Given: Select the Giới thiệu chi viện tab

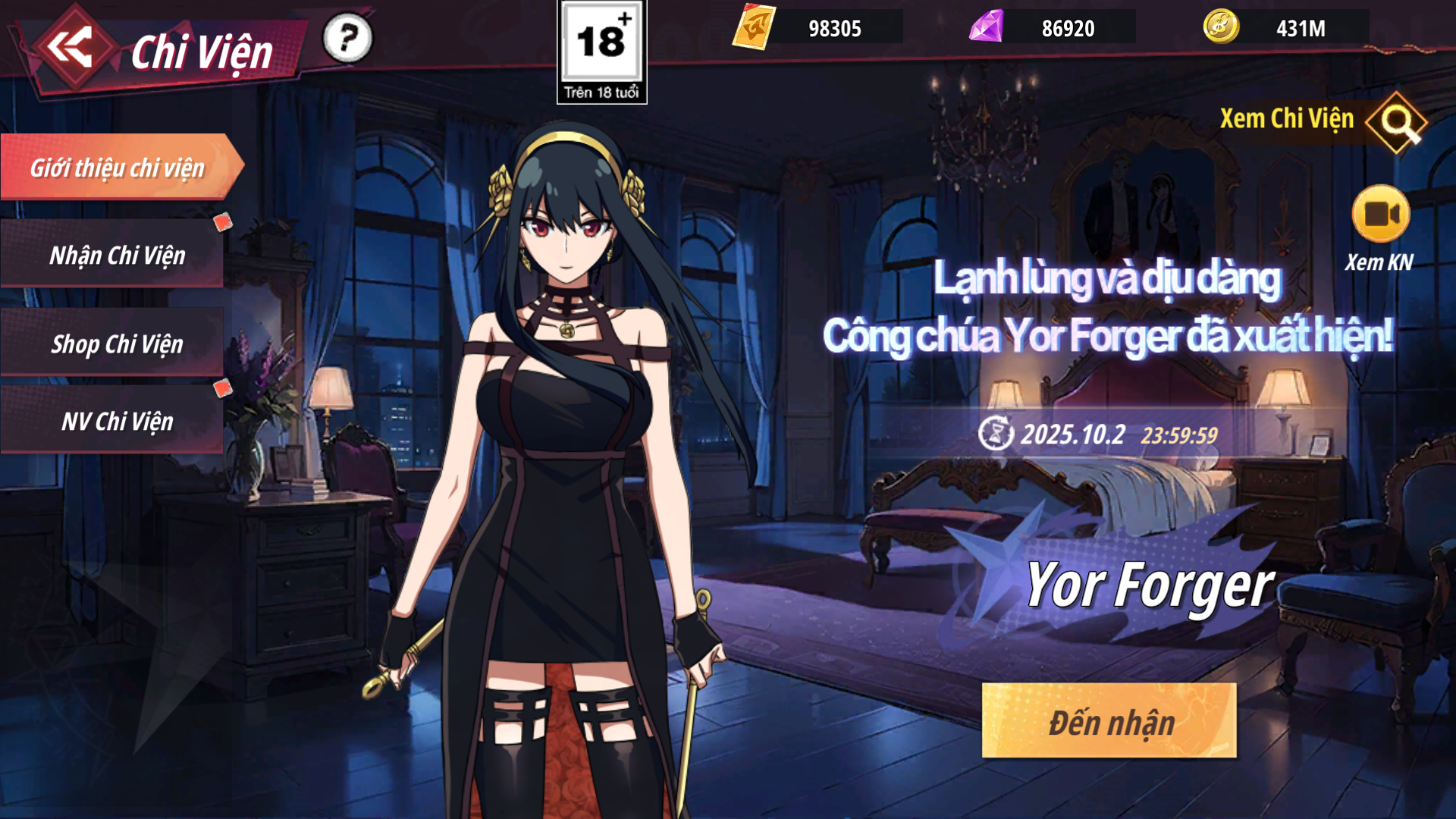Looking at the screenshot, I should tap(118, 168).
